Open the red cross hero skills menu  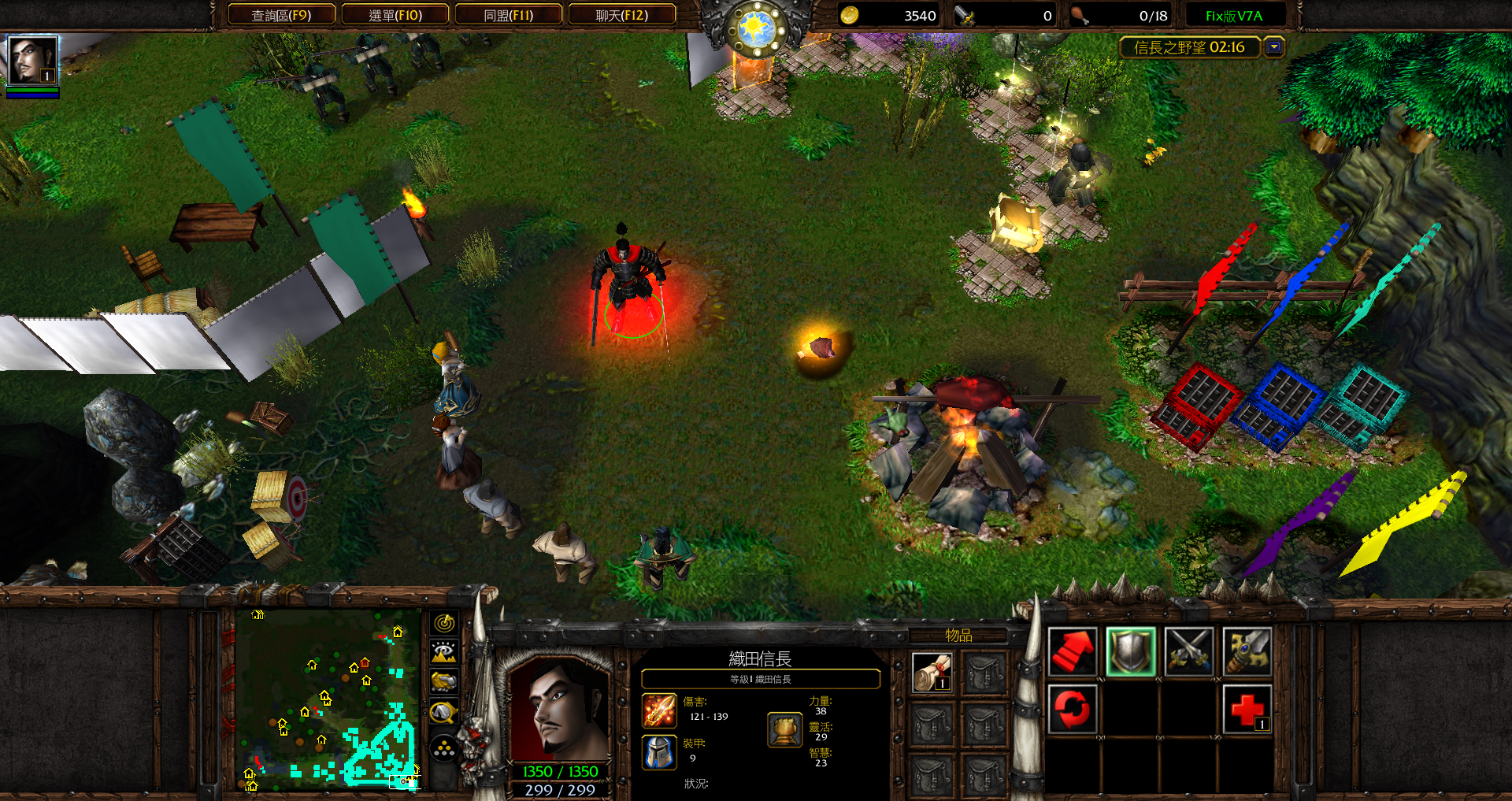click(1247, 709)
